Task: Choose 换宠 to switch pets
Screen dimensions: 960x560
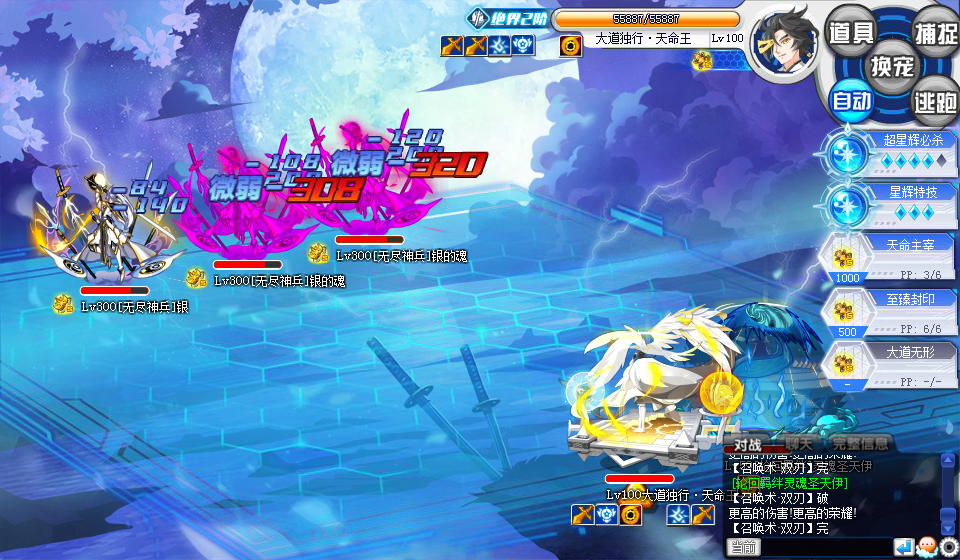Action: point(893,66)
